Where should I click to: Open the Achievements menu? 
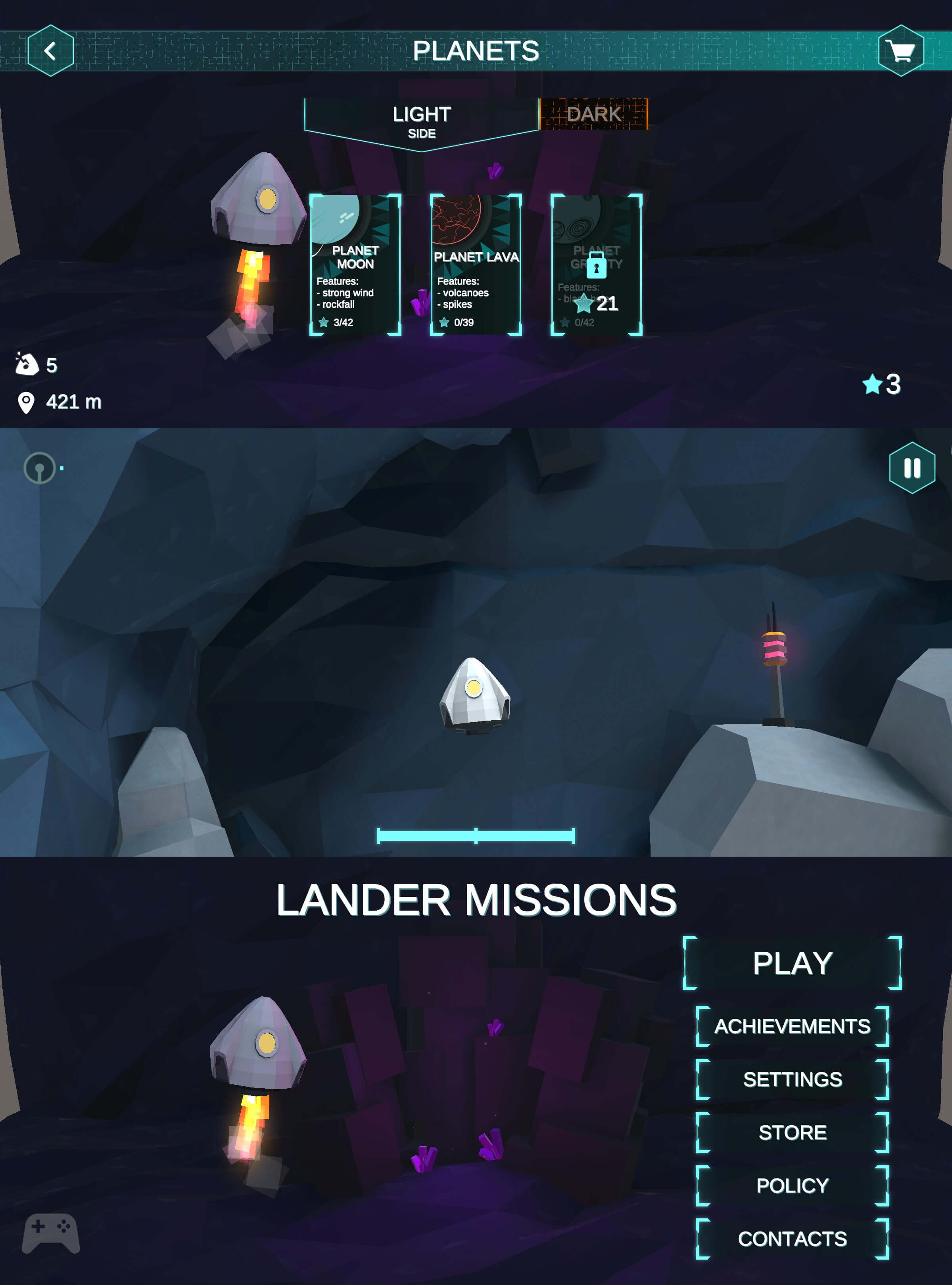pos(792,1026)
